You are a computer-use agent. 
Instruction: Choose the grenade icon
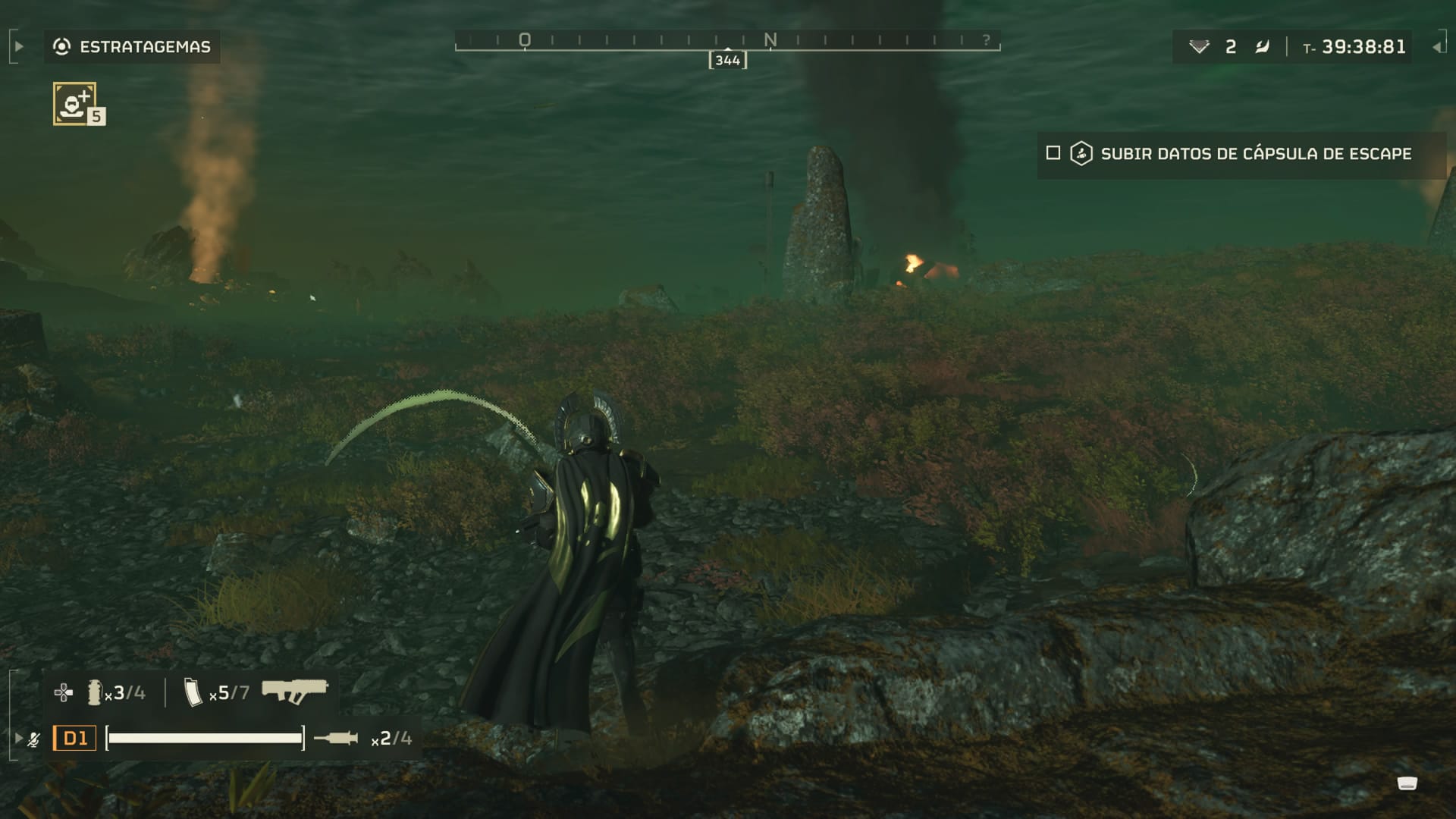pyautogui.click(x=95, y=692)
